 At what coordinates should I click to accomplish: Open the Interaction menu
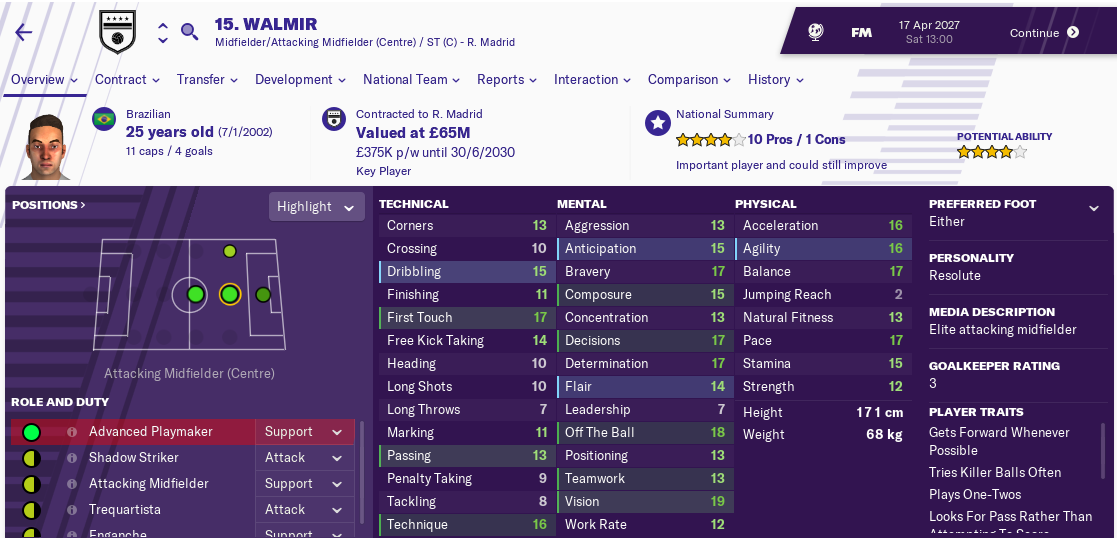pyautogui.click(x=592, y=80)
